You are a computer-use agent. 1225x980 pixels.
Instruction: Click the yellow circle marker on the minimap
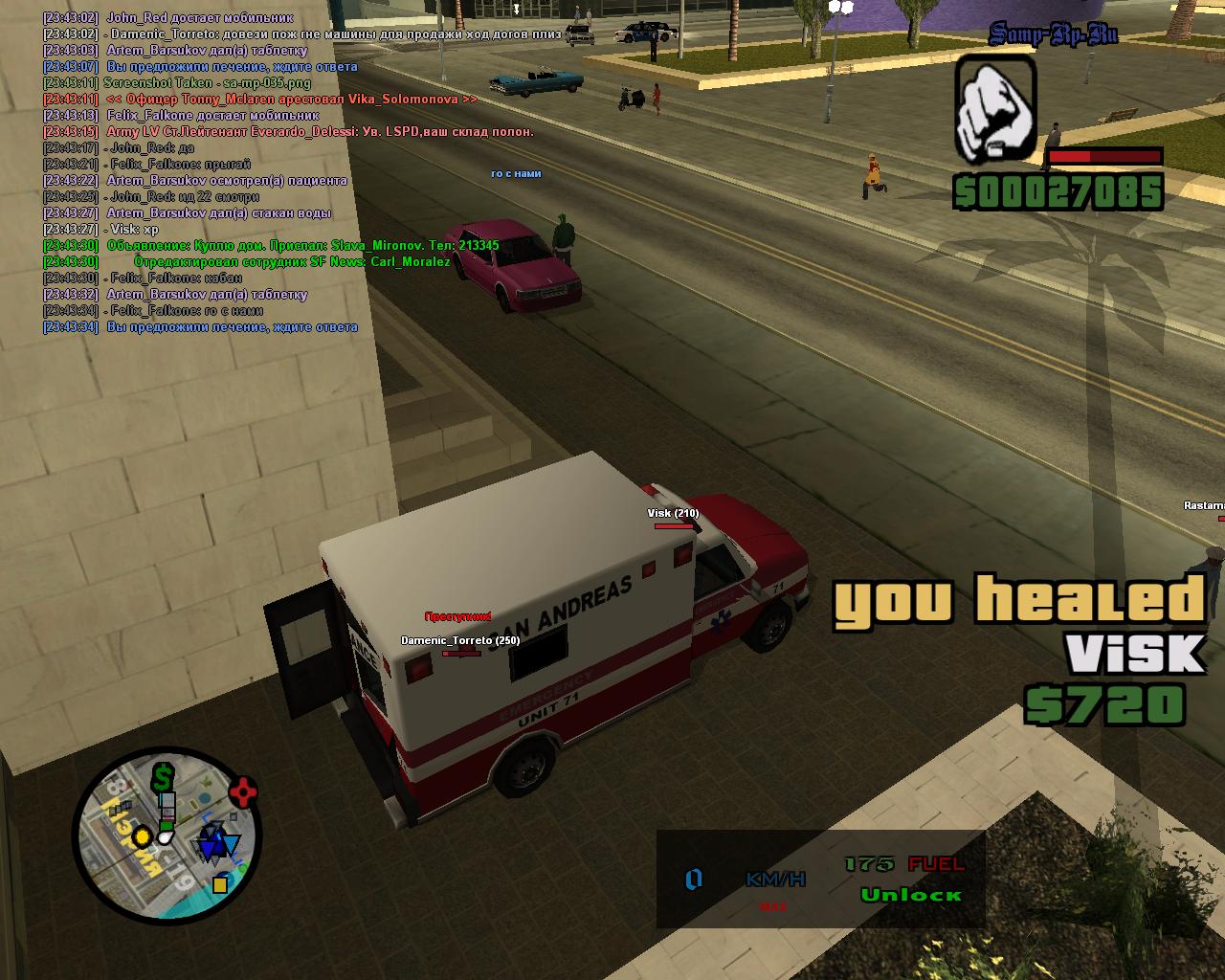(x=143, y=837)
